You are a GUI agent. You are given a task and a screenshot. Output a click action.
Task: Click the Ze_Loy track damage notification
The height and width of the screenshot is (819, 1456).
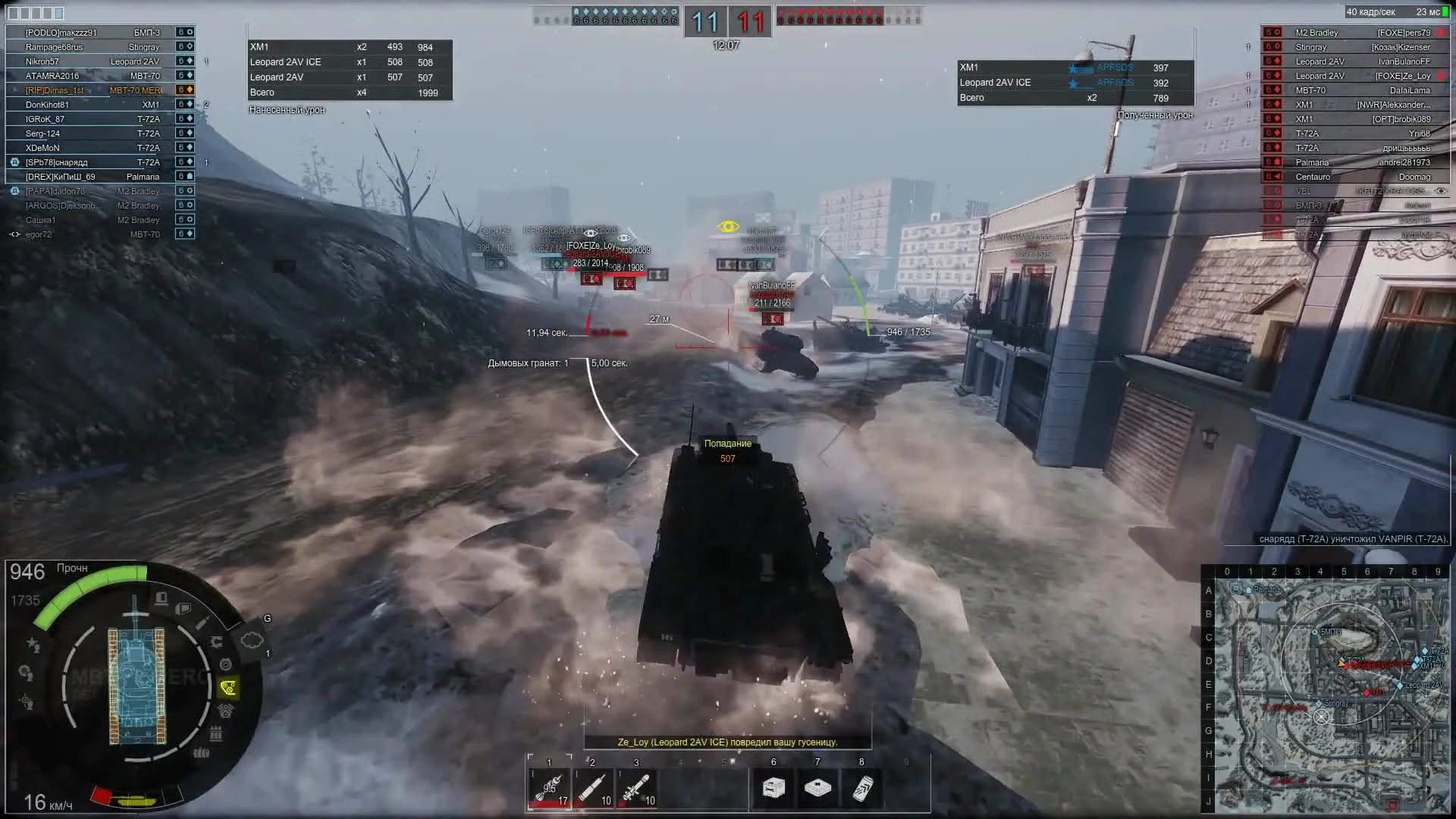(x=728, y=742)
